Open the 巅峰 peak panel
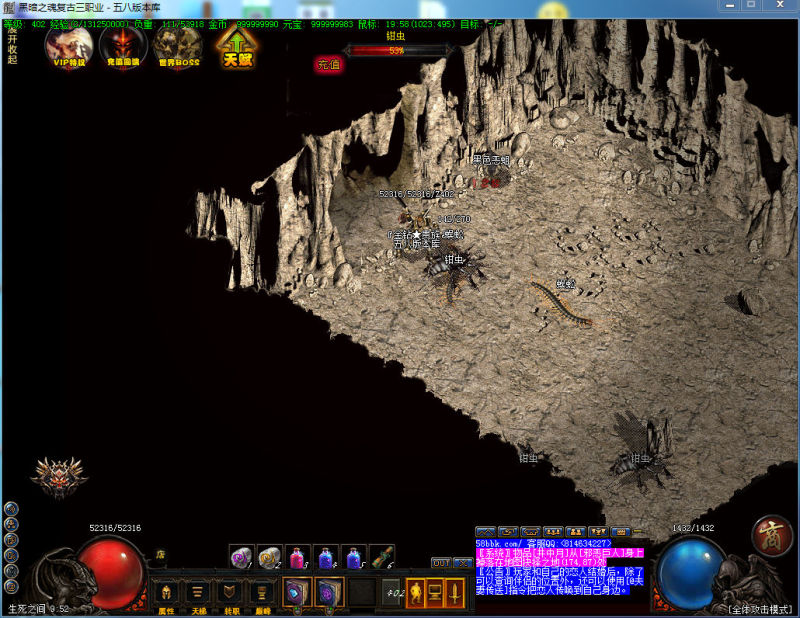 (x=262, y=593)
